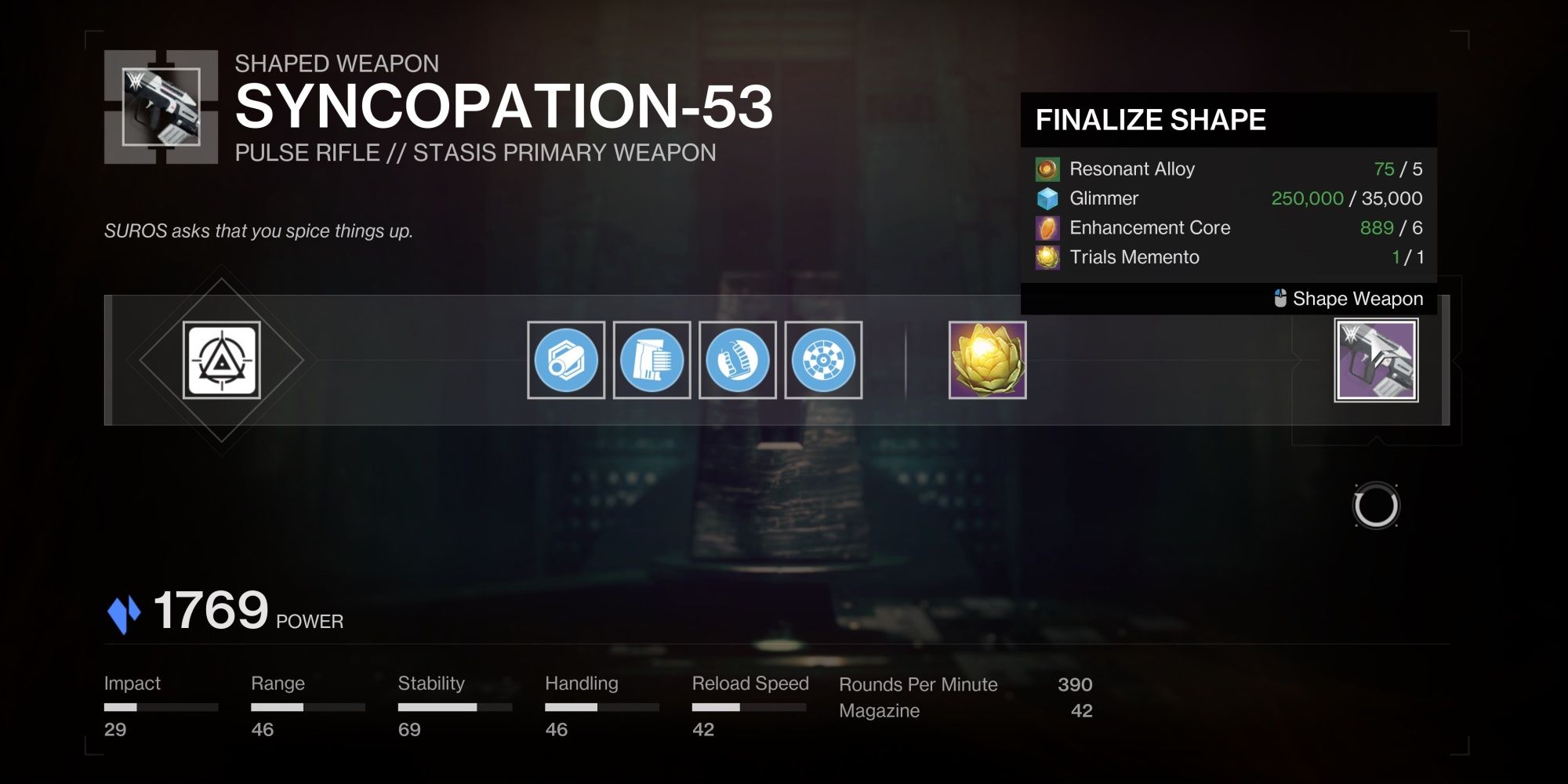Click the Glimmer cube icon

tap(1048, 198)
